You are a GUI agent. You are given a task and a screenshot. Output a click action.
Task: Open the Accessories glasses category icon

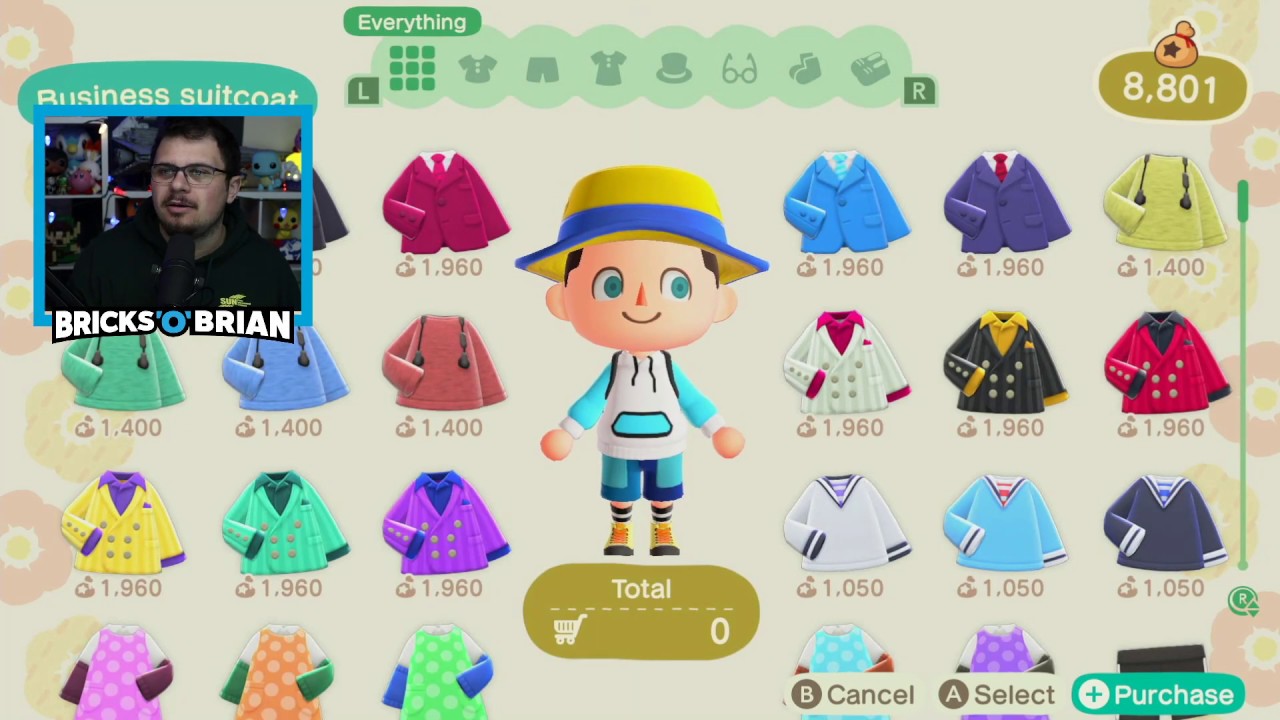738,67
